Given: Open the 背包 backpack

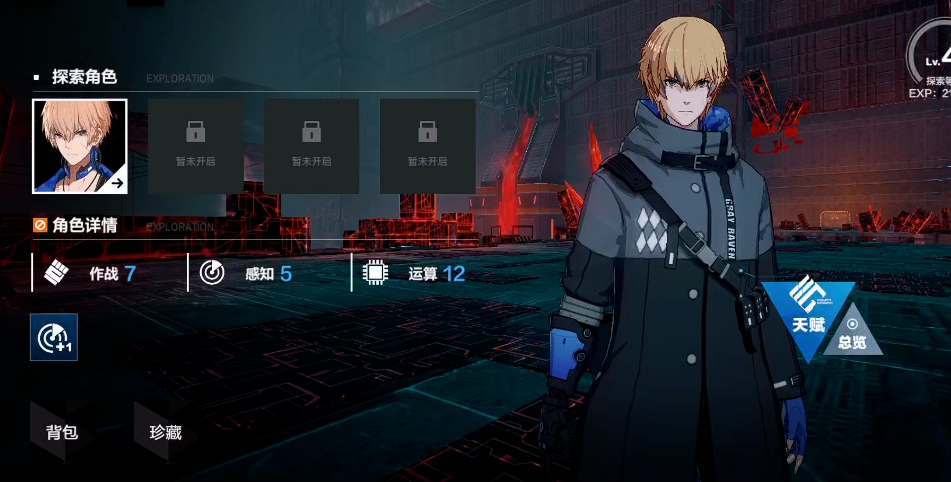Looking at the screenshot, I should (62, 433).
